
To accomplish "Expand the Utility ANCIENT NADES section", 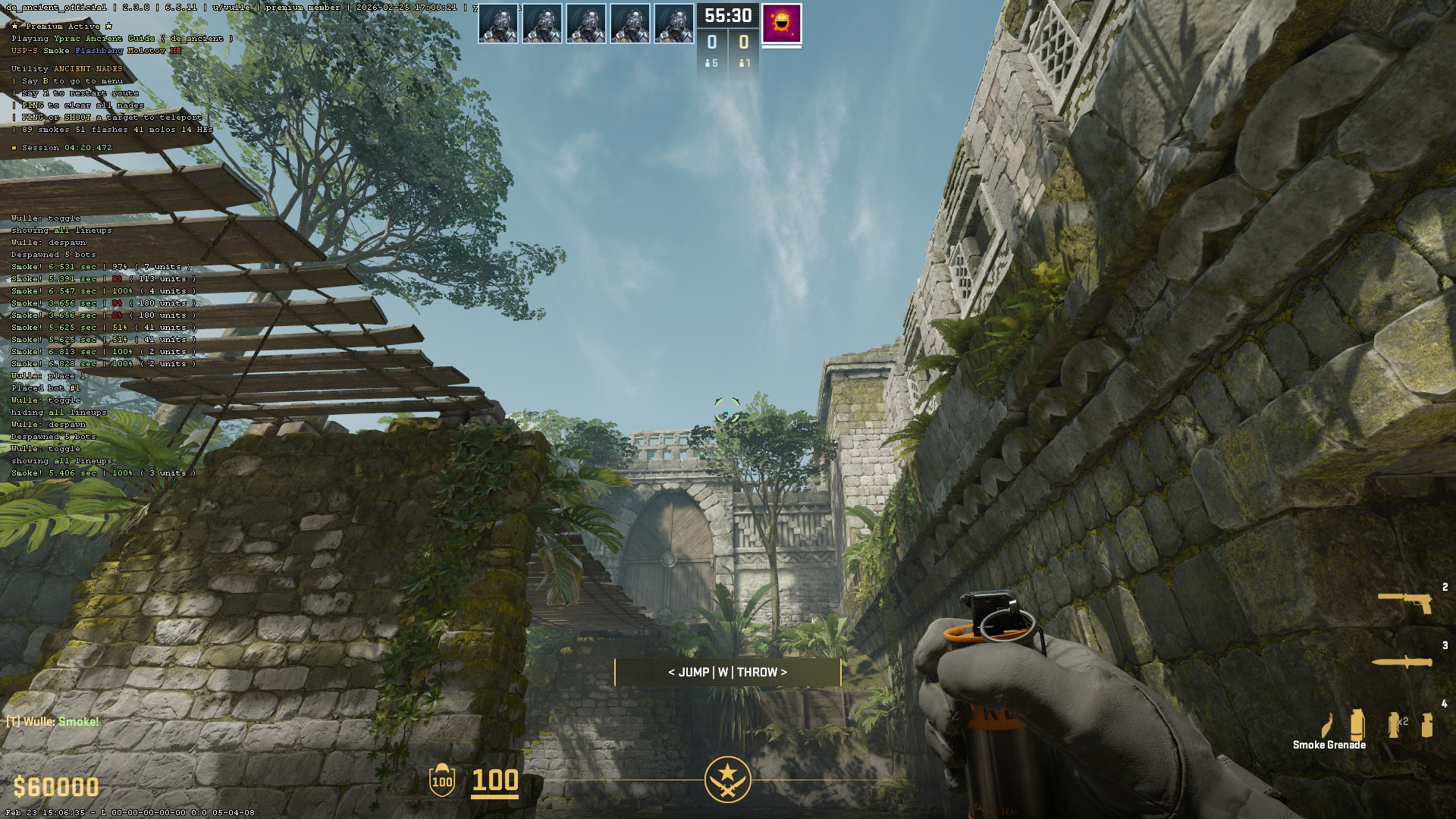I will click(65, 68).
